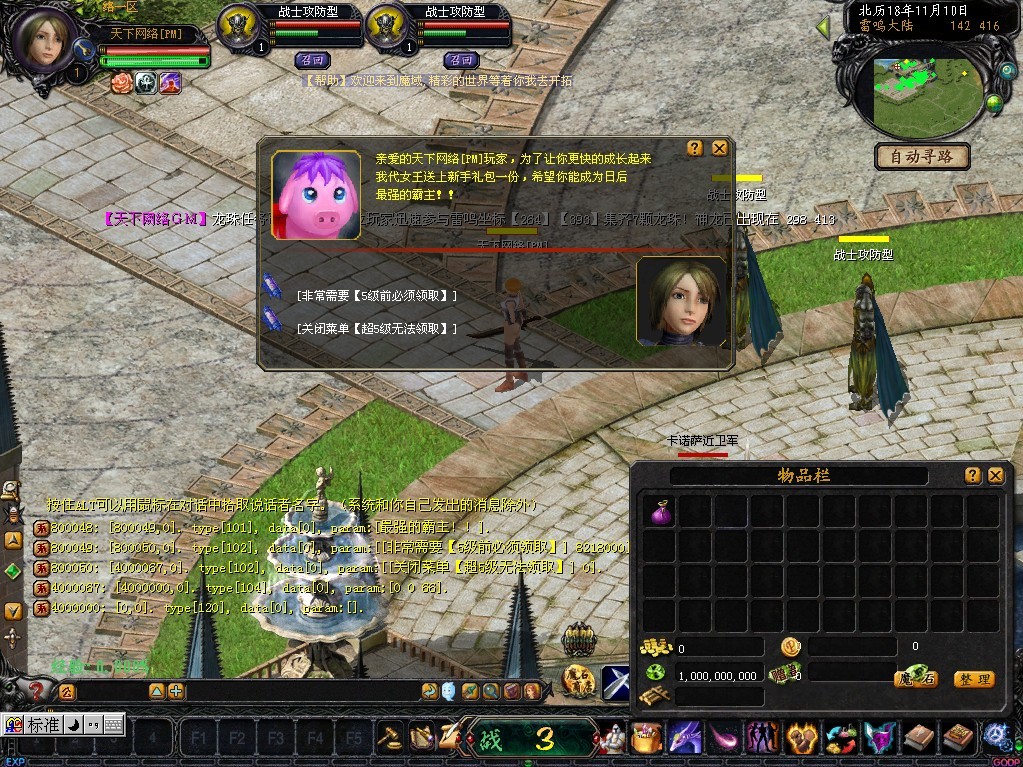Screen dimensions: 1023x767
Task: Open the treasure chest icon on bottom bar
Action: (x=646, y=740)
